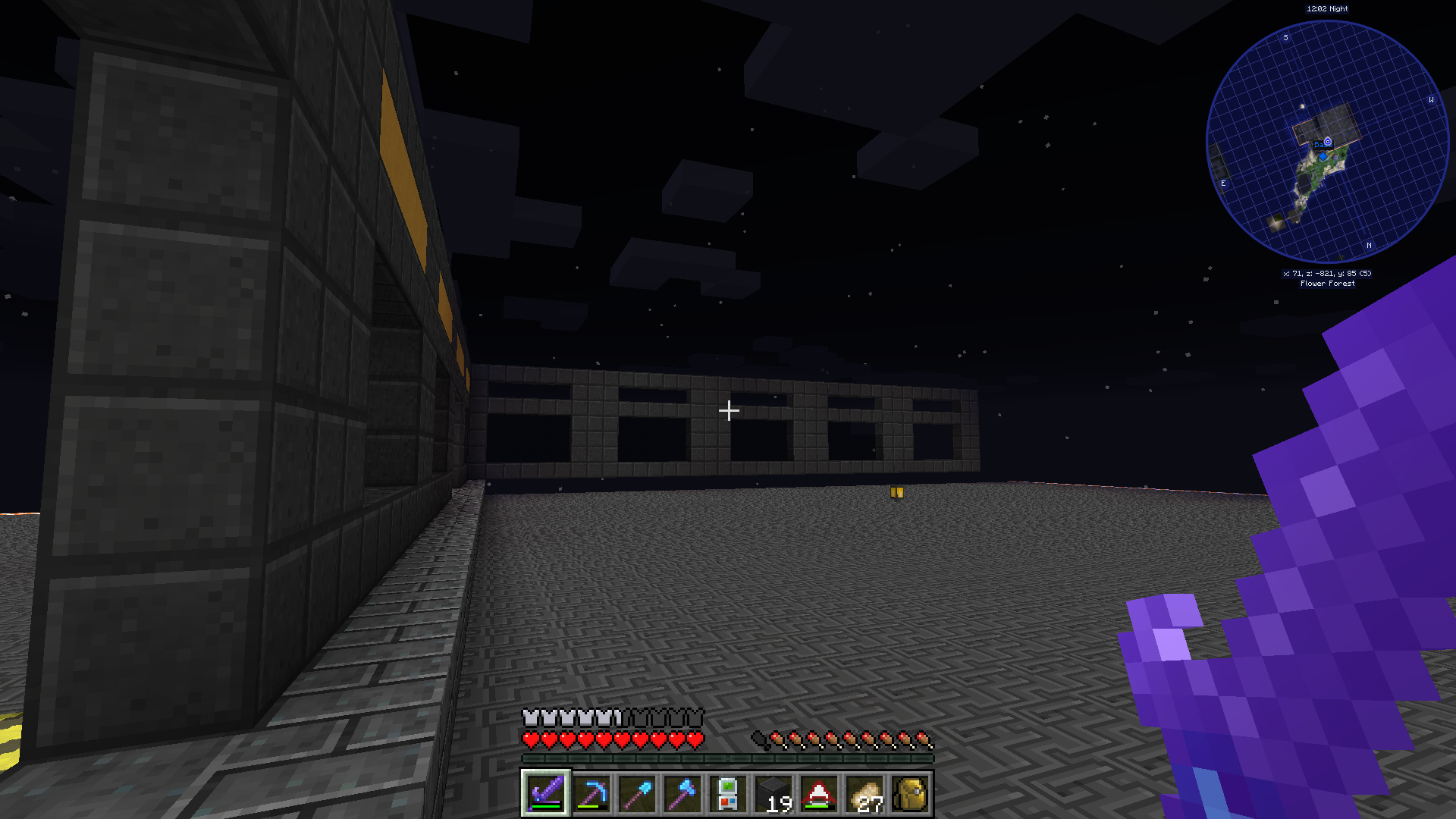Select the red triangle item slot
The image size is (1456, 819).
819,793
